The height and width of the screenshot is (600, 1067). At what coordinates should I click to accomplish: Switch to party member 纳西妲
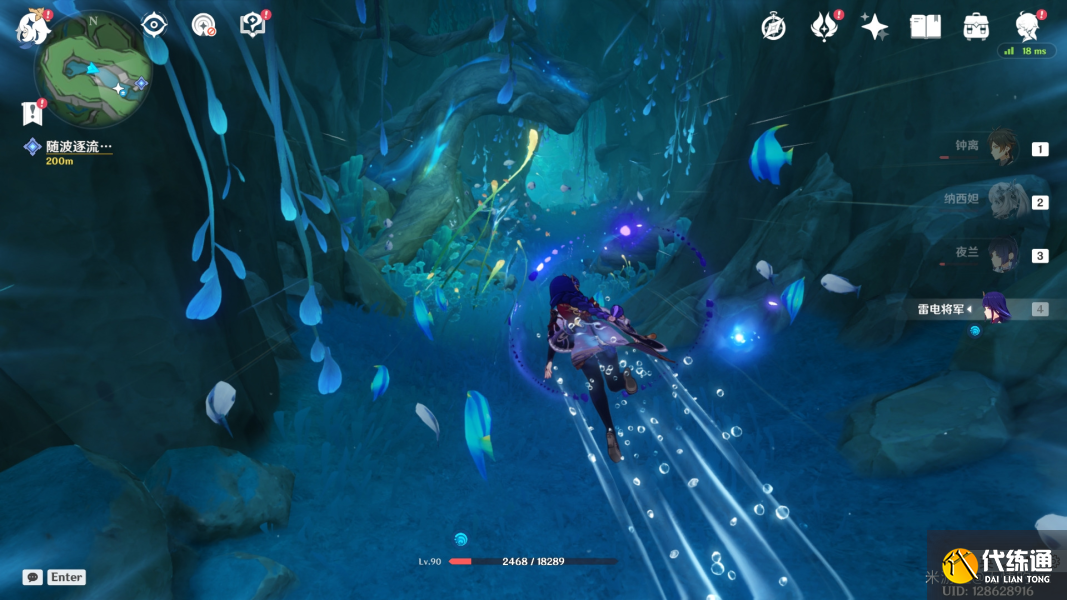coord(1001,201)
